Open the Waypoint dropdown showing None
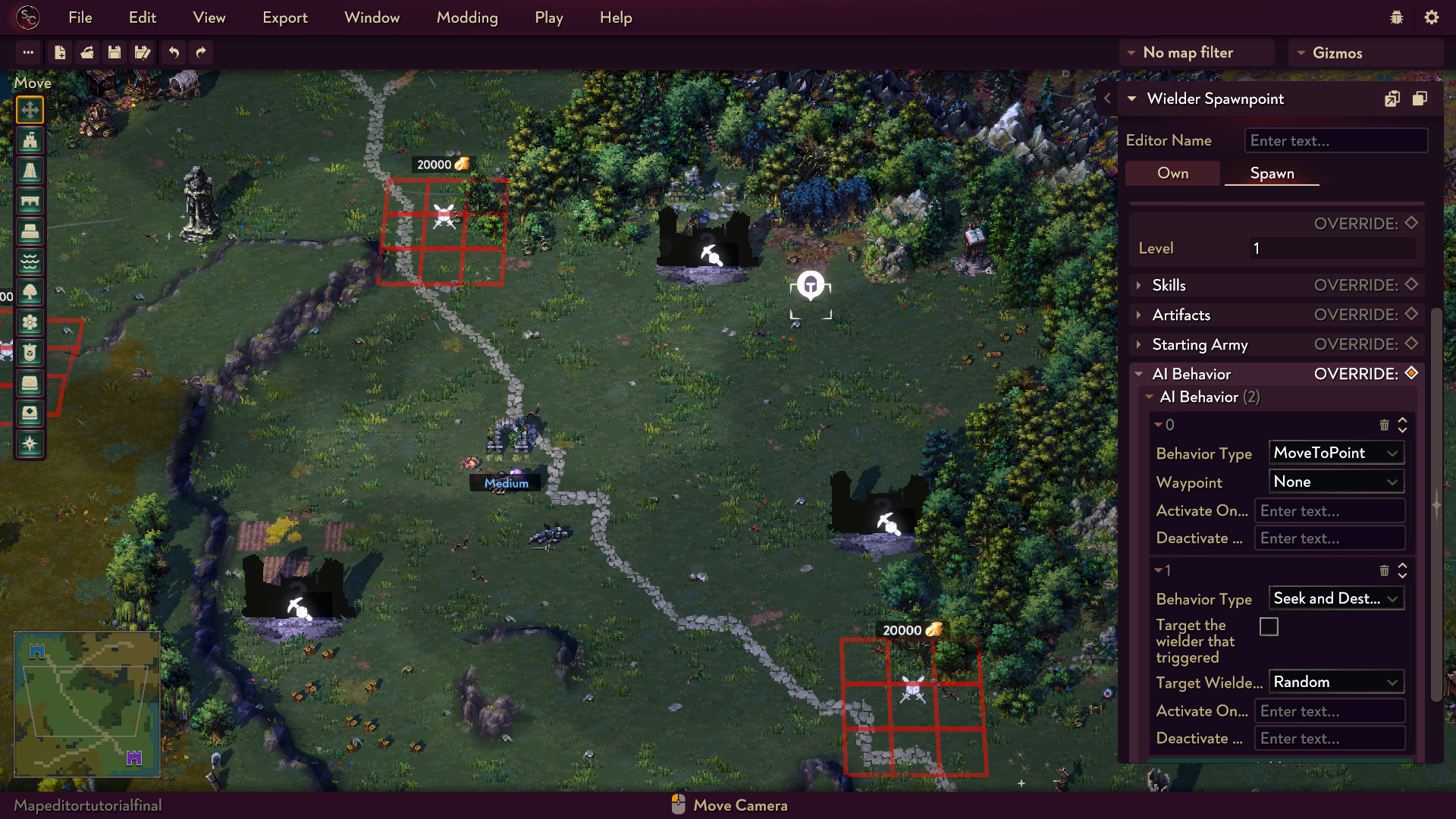 1336,482
